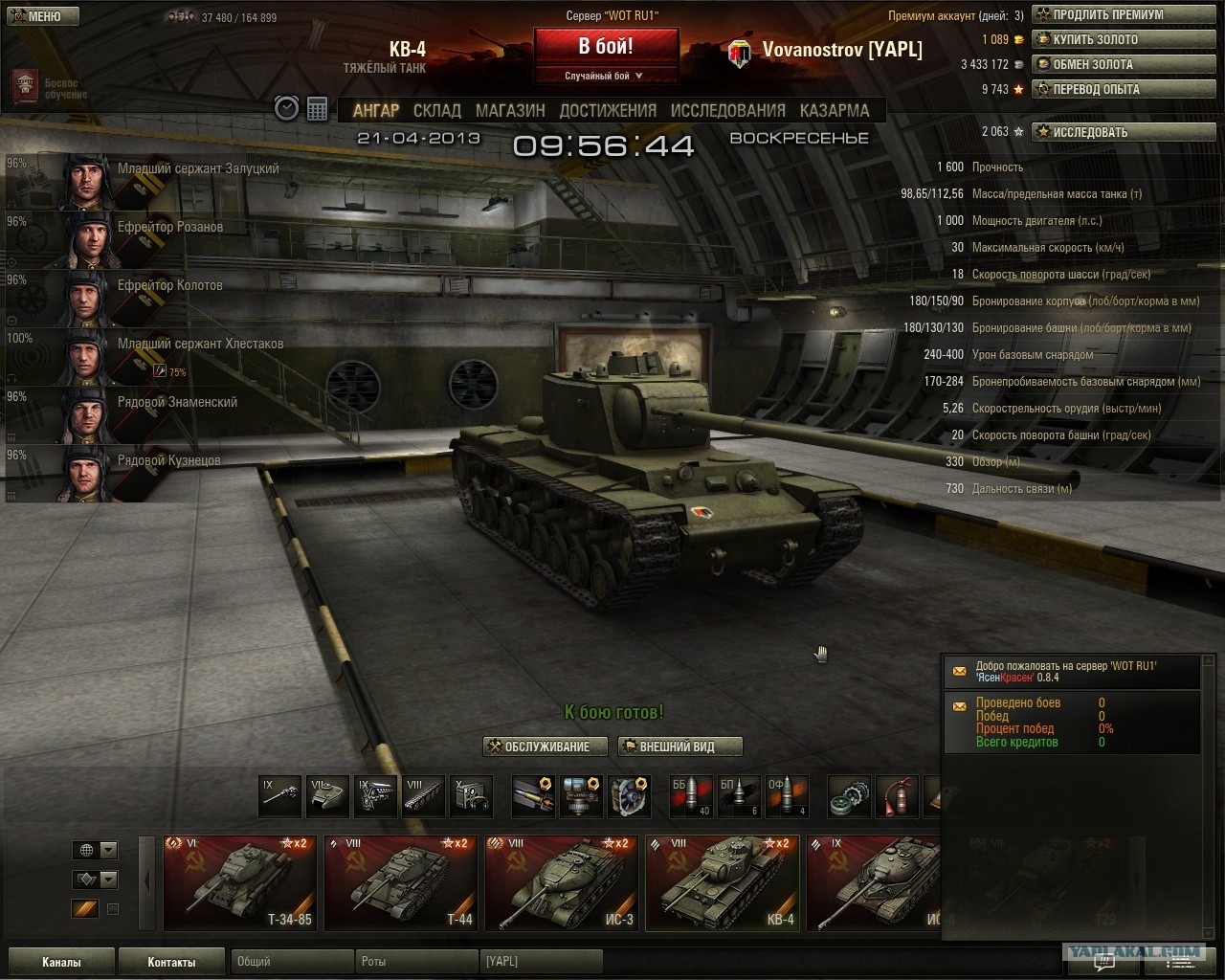Select the ИС-3 tank in carousel

pos(561,883)
